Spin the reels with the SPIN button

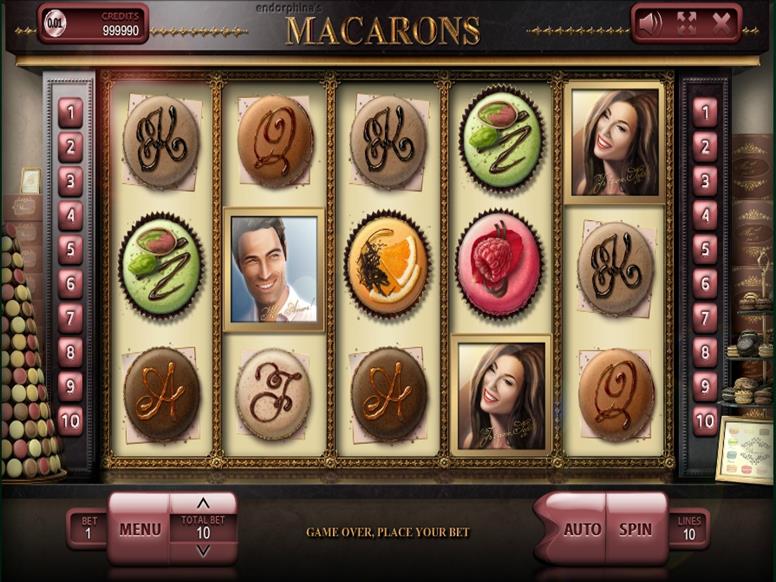635,529
